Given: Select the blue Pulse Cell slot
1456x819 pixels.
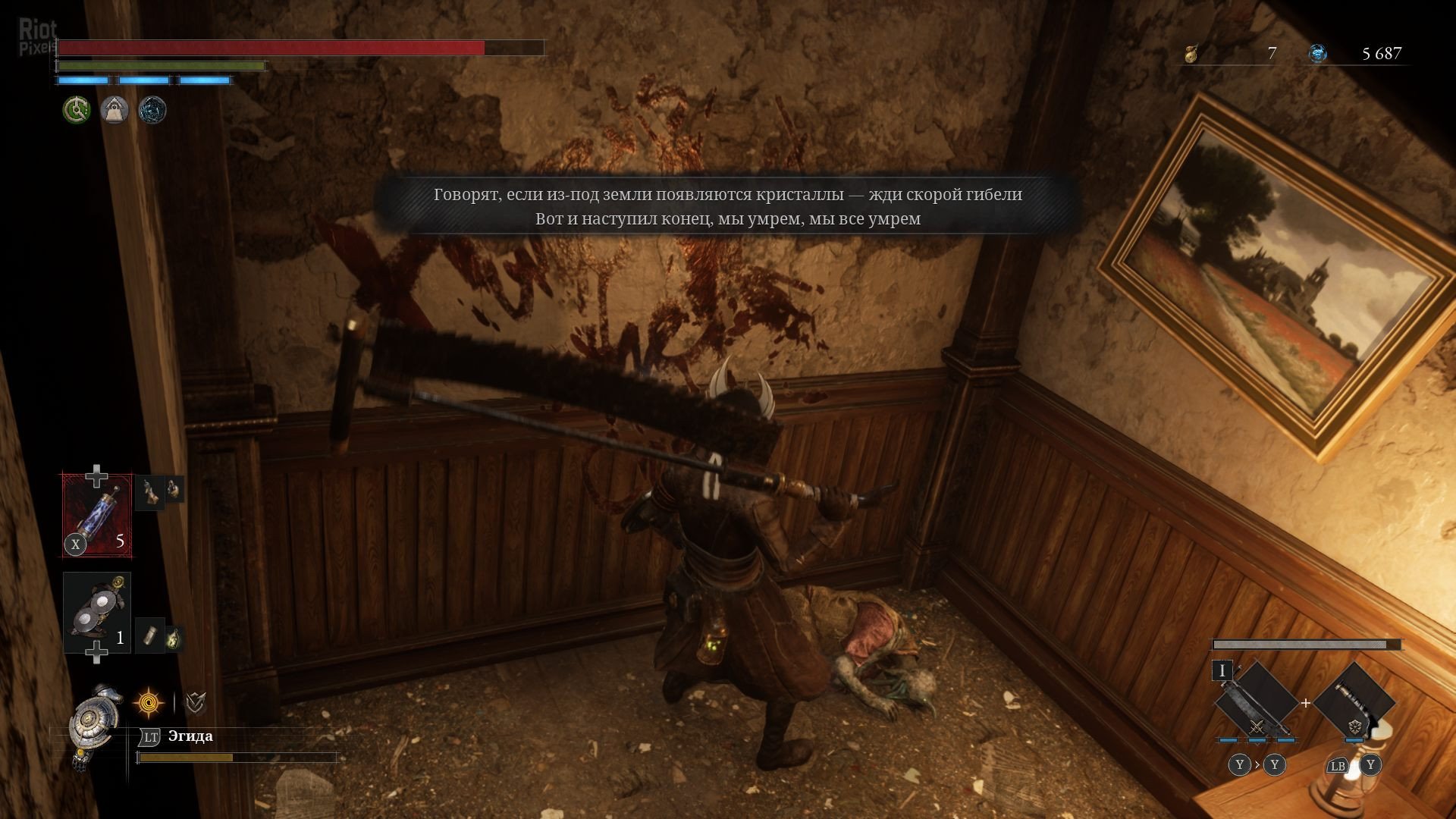Looking at the screenshot, I should 97,516.
